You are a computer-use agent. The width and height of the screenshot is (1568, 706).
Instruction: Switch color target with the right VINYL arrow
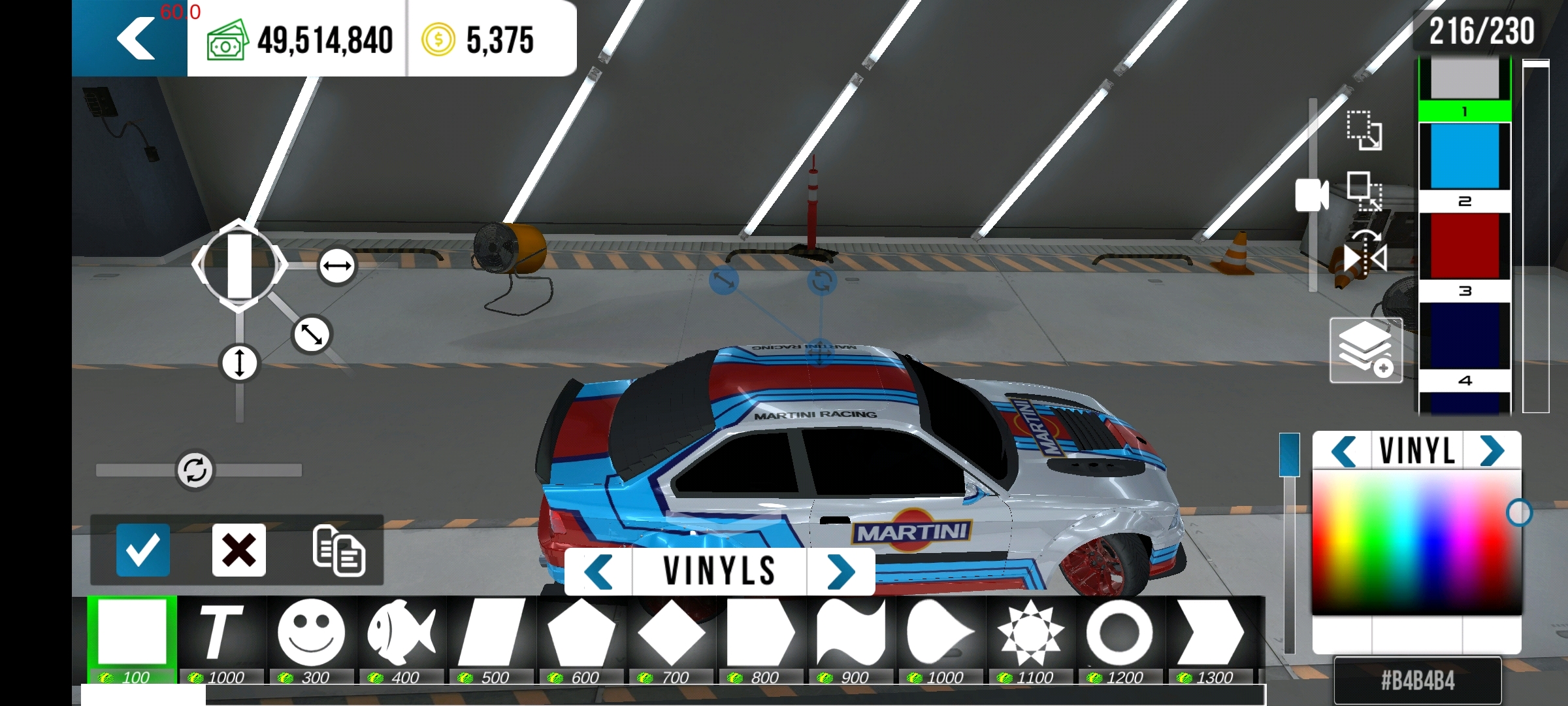1492,451
